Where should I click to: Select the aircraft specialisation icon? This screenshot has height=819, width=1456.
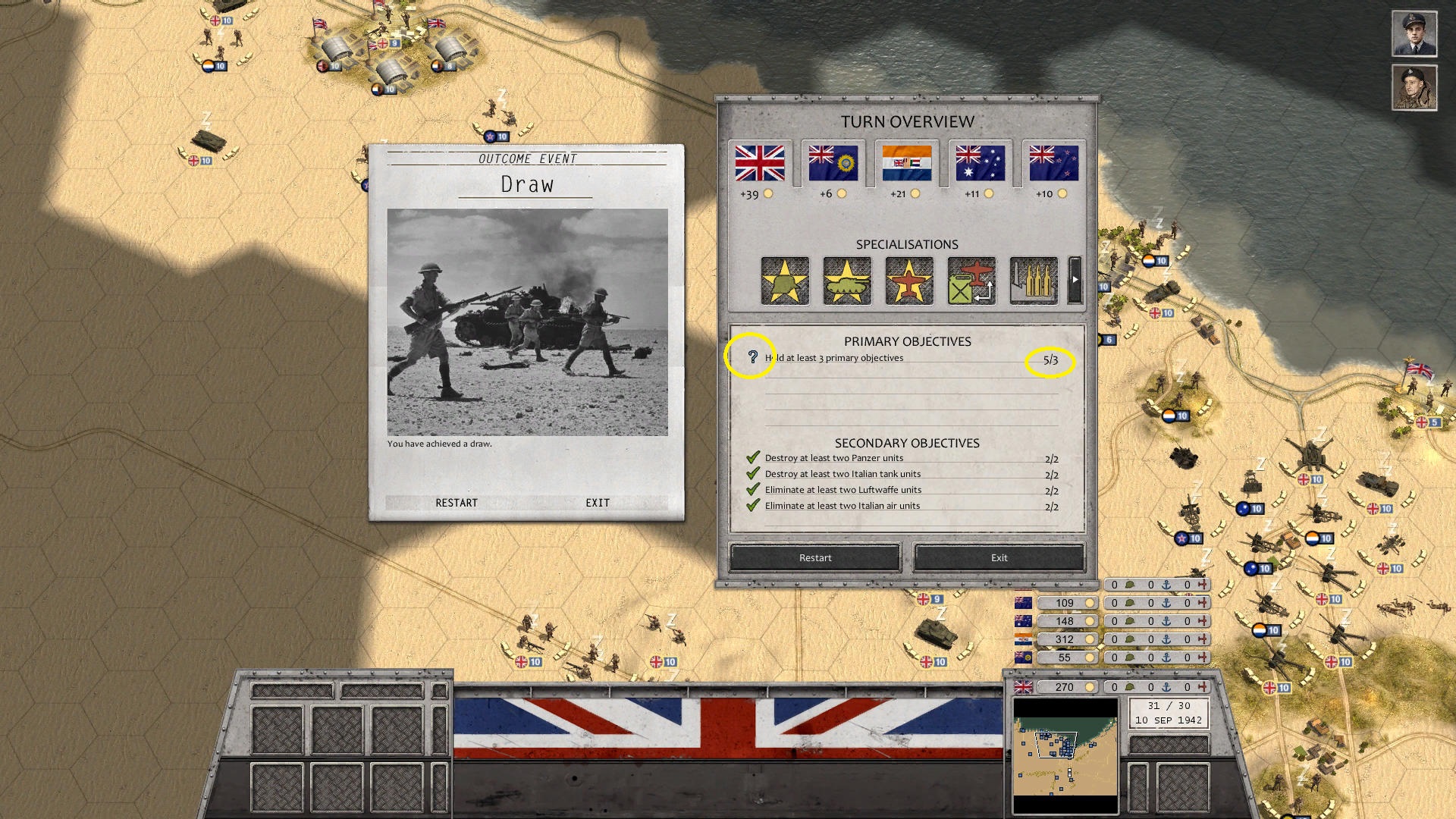pos(909,281)
